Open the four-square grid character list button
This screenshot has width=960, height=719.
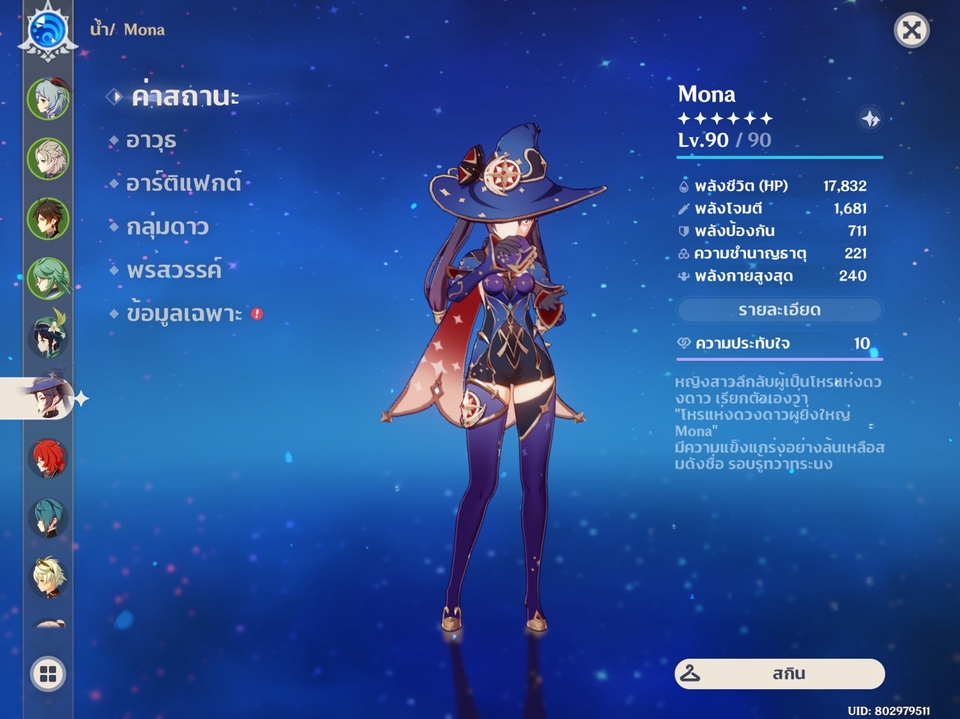click(x=47, y=674)
